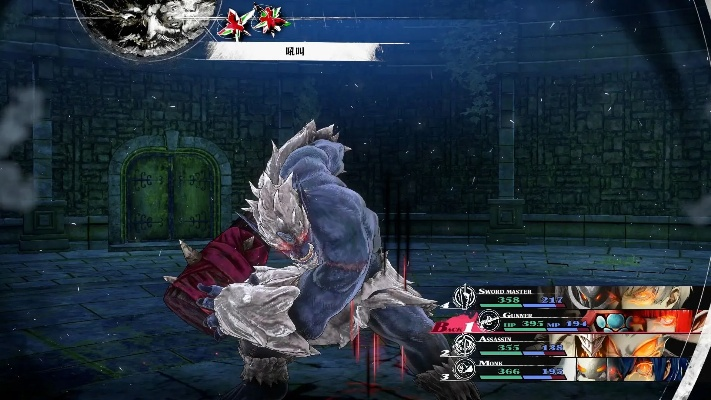Image resolution: width=711 pixels, height=400 pixels.
Task: Choose the Assassin party row
Action: coord(575,346)
